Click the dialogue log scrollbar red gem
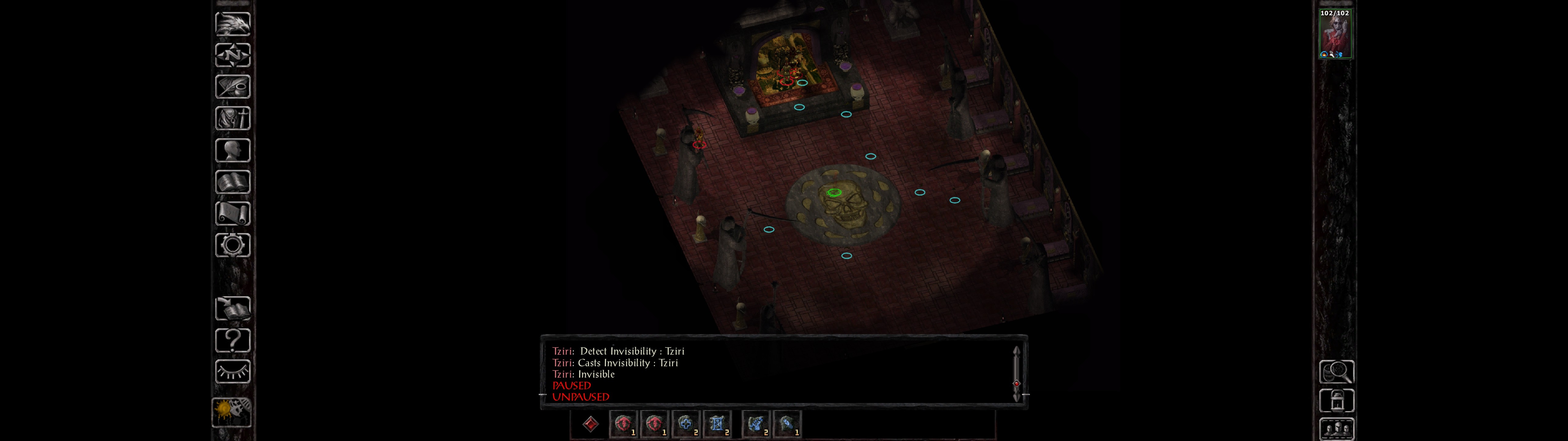This screenshot has height=441, width=1568. click(x=1016, y=383)
